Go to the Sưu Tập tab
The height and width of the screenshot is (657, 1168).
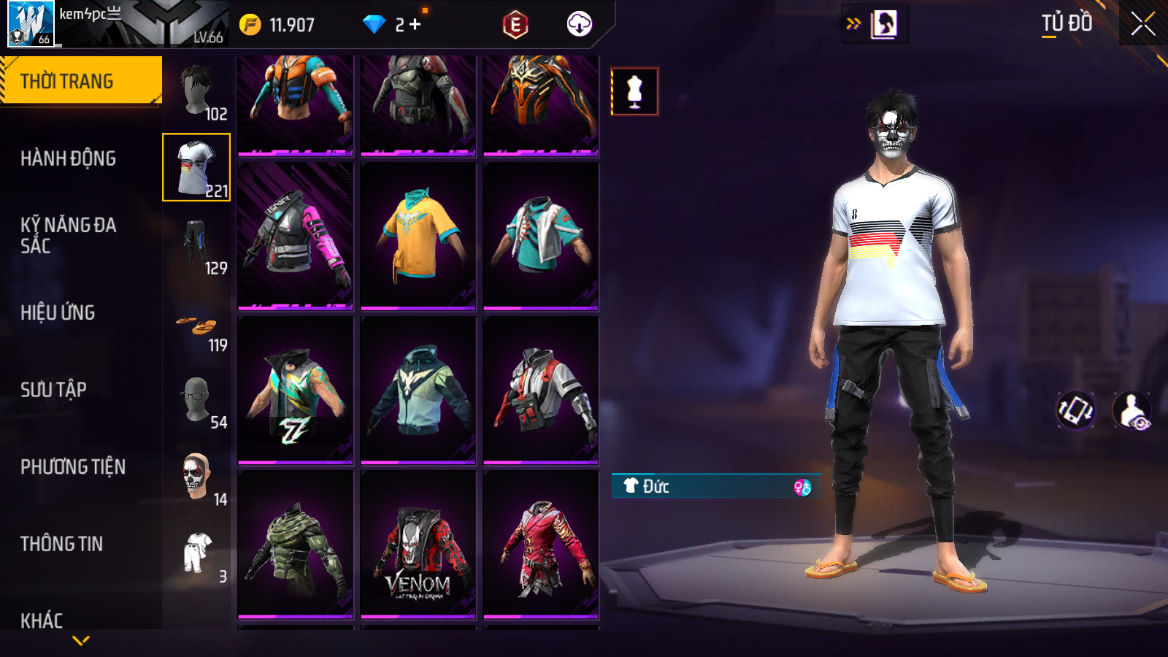(53, 389)
